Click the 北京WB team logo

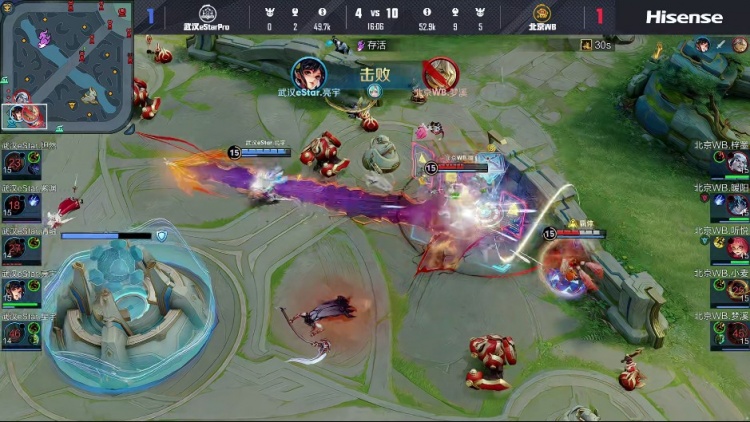point(541,13)
